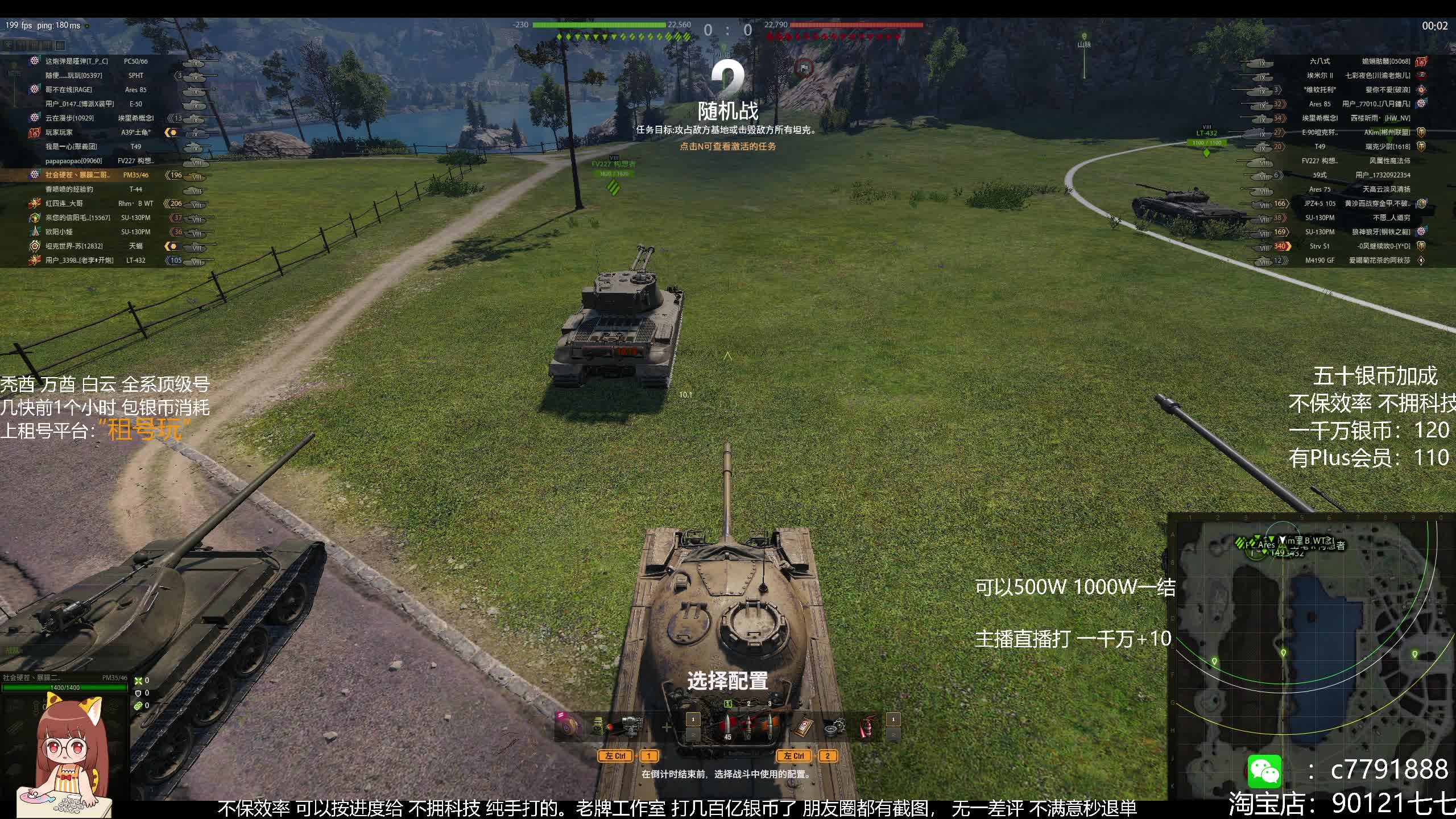The image size is (1456, 819).
Task: Select the repair kit consumable
Action: coord(834,726)
